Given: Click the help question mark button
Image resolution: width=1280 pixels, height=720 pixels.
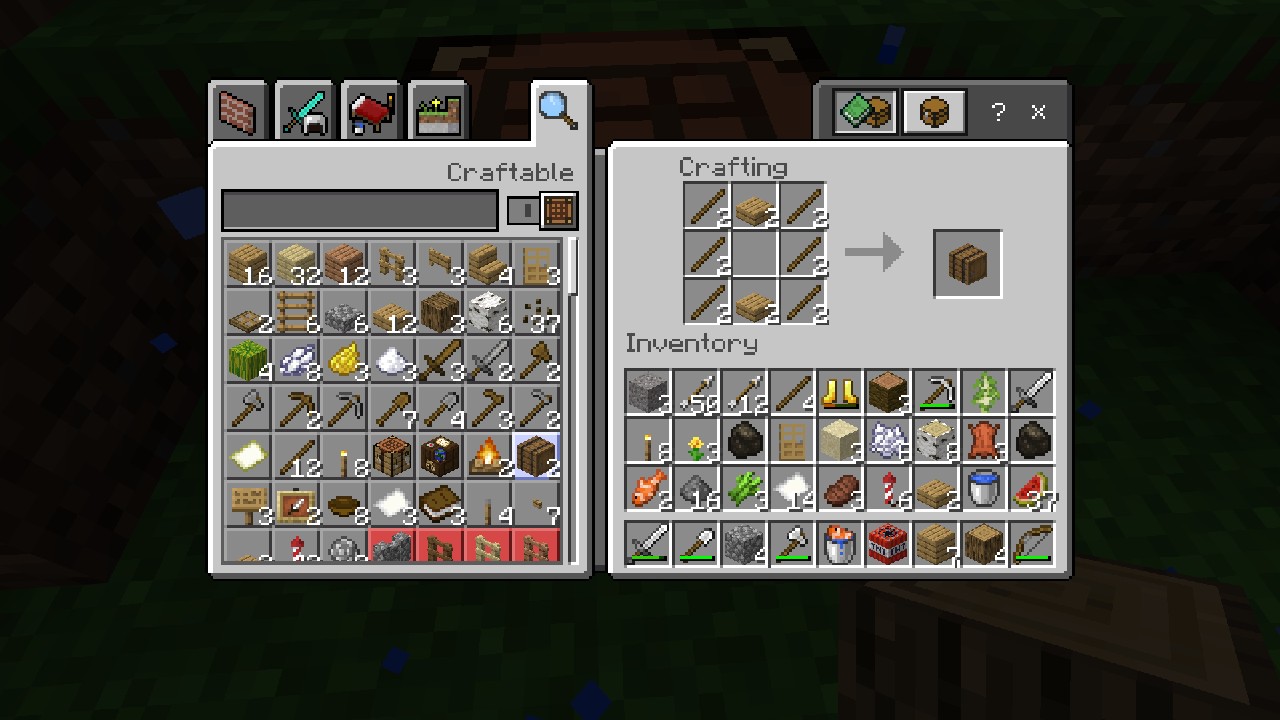Looking at the screenshot, I should coord(997,112).
